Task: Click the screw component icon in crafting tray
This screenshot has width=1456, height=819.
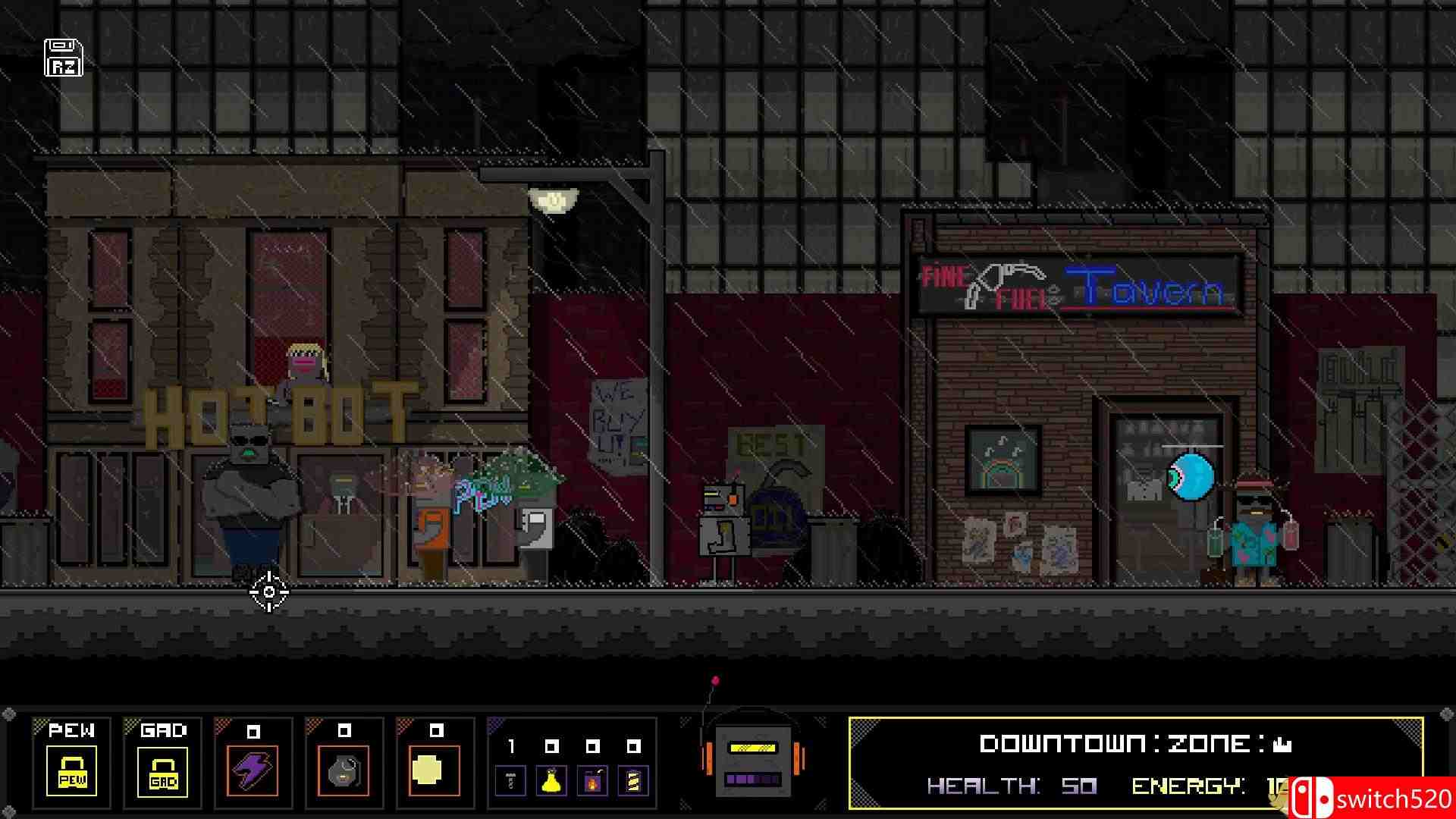Action: (x=510, y=781)
